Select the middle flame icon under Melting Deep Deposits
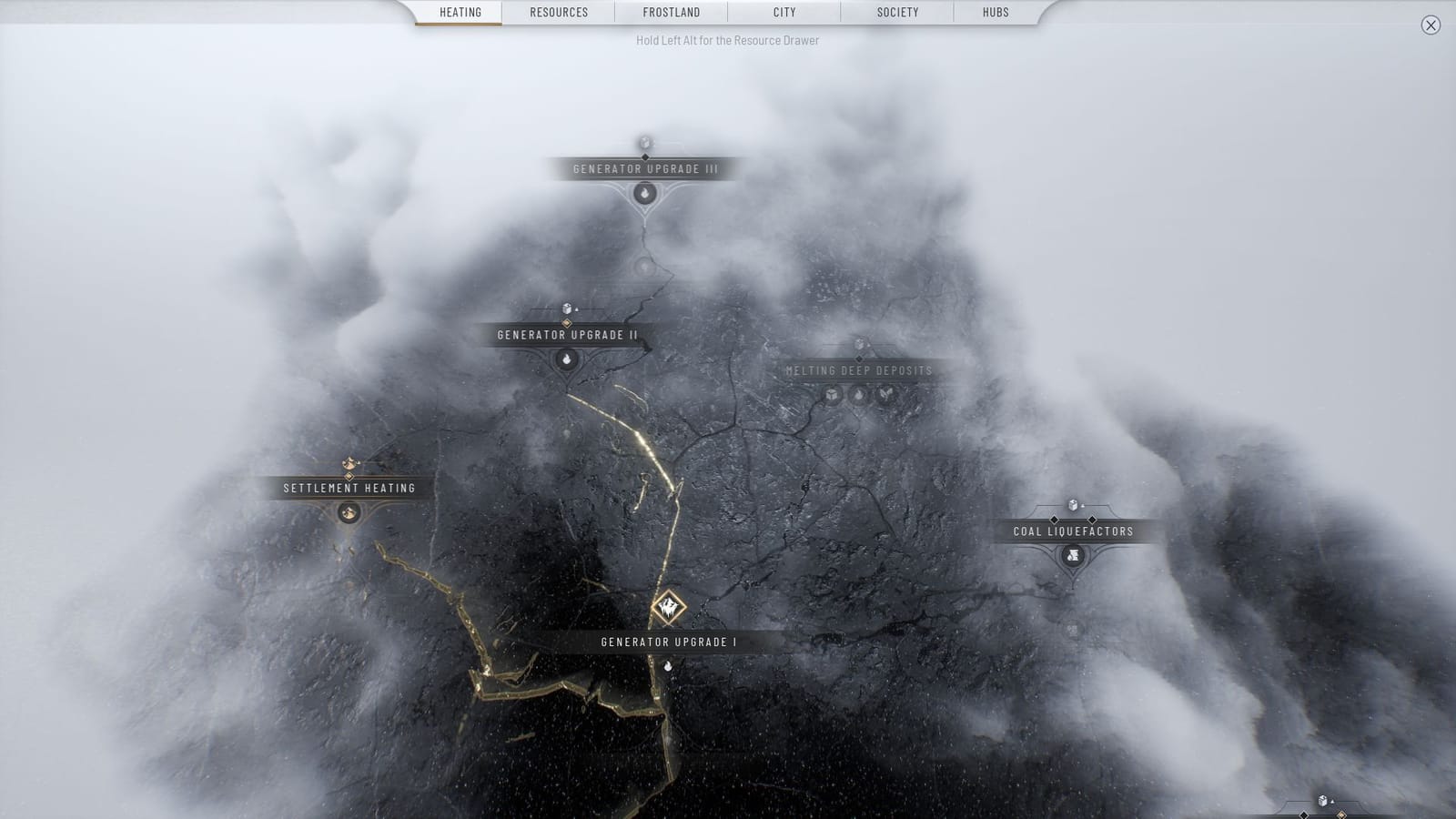This screenshot has width=1456, height=819. pos(858,394)
